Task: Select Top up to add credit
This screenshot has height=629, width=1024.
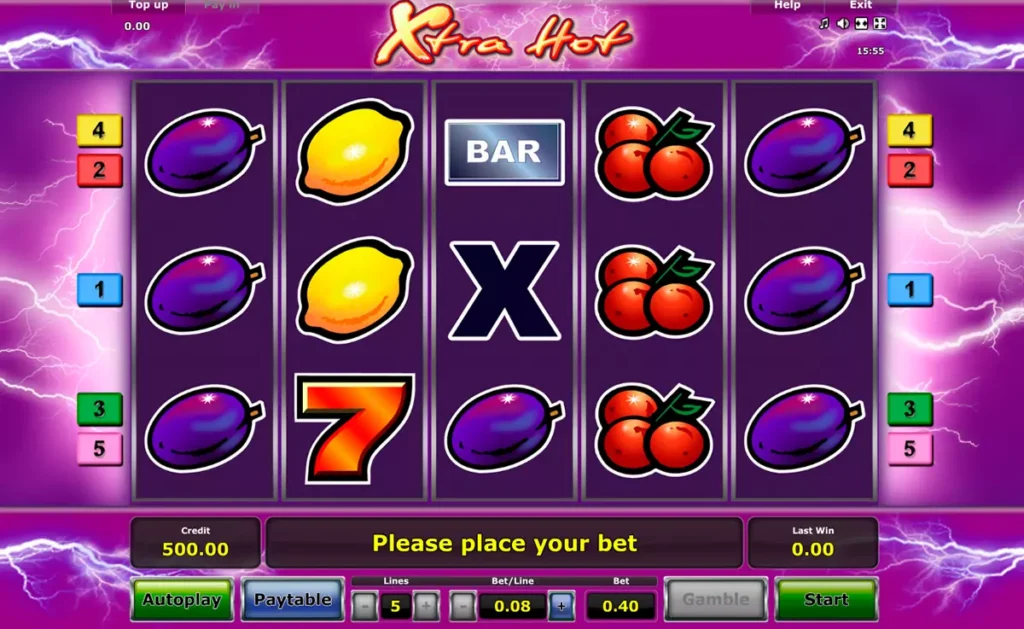Action: (x=148, y=5)
